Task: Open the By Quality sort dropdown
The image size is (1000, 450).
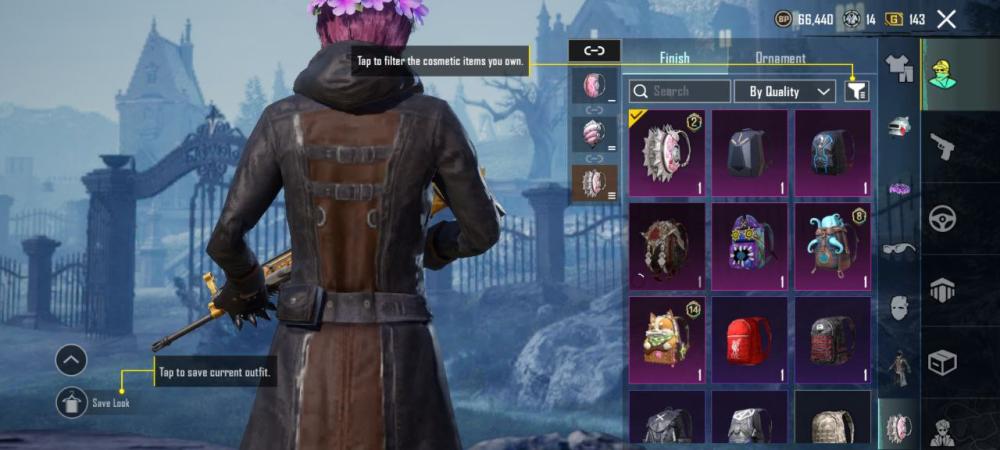Action: click(x=784, y=91)
